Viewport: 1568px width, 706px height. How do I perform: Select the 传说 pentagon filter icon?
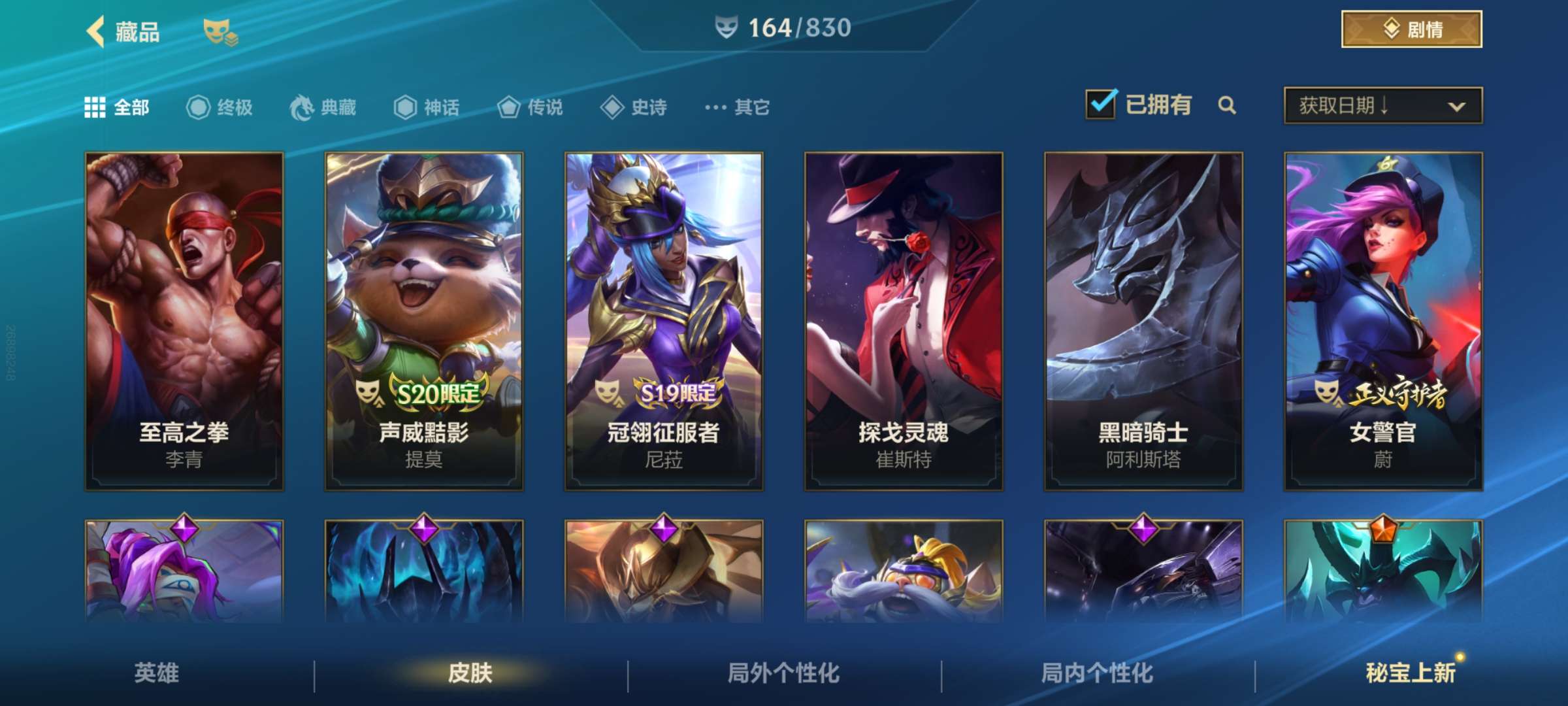510,107
